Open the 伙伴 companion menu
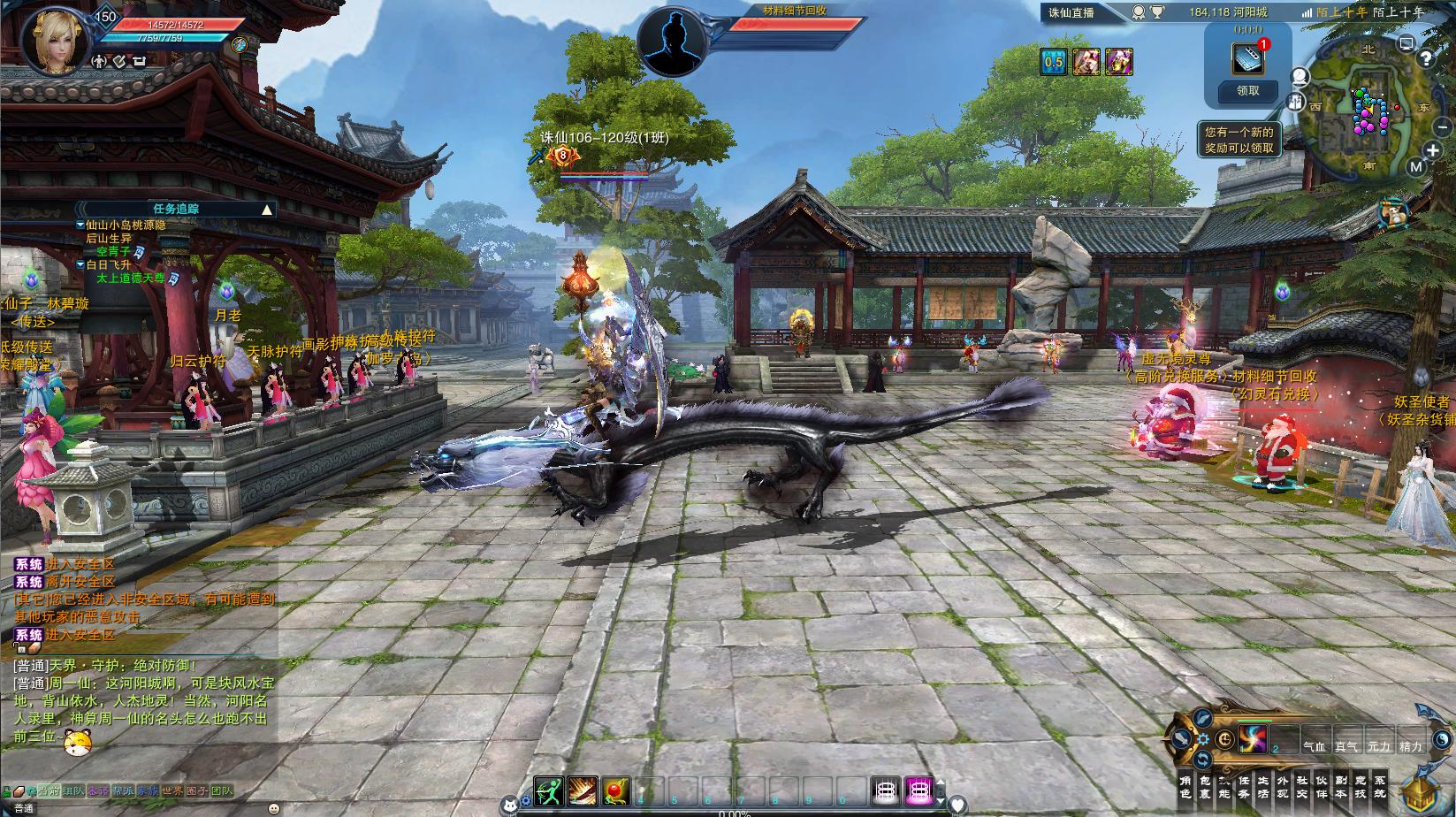The image size is (1456, 817). [1322, 787]
